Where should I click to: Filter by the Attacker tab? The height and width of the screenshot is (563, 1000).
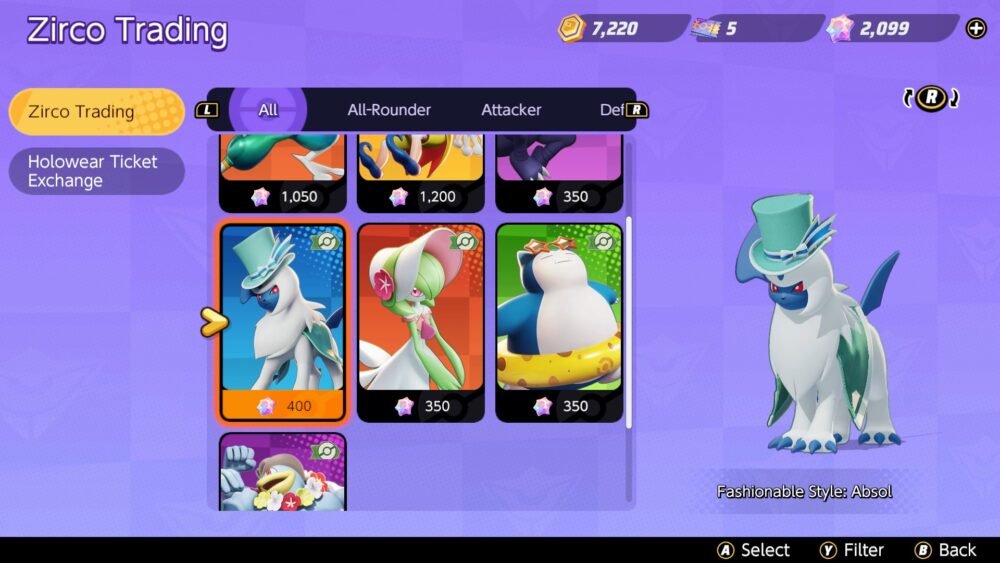(511, 110)
